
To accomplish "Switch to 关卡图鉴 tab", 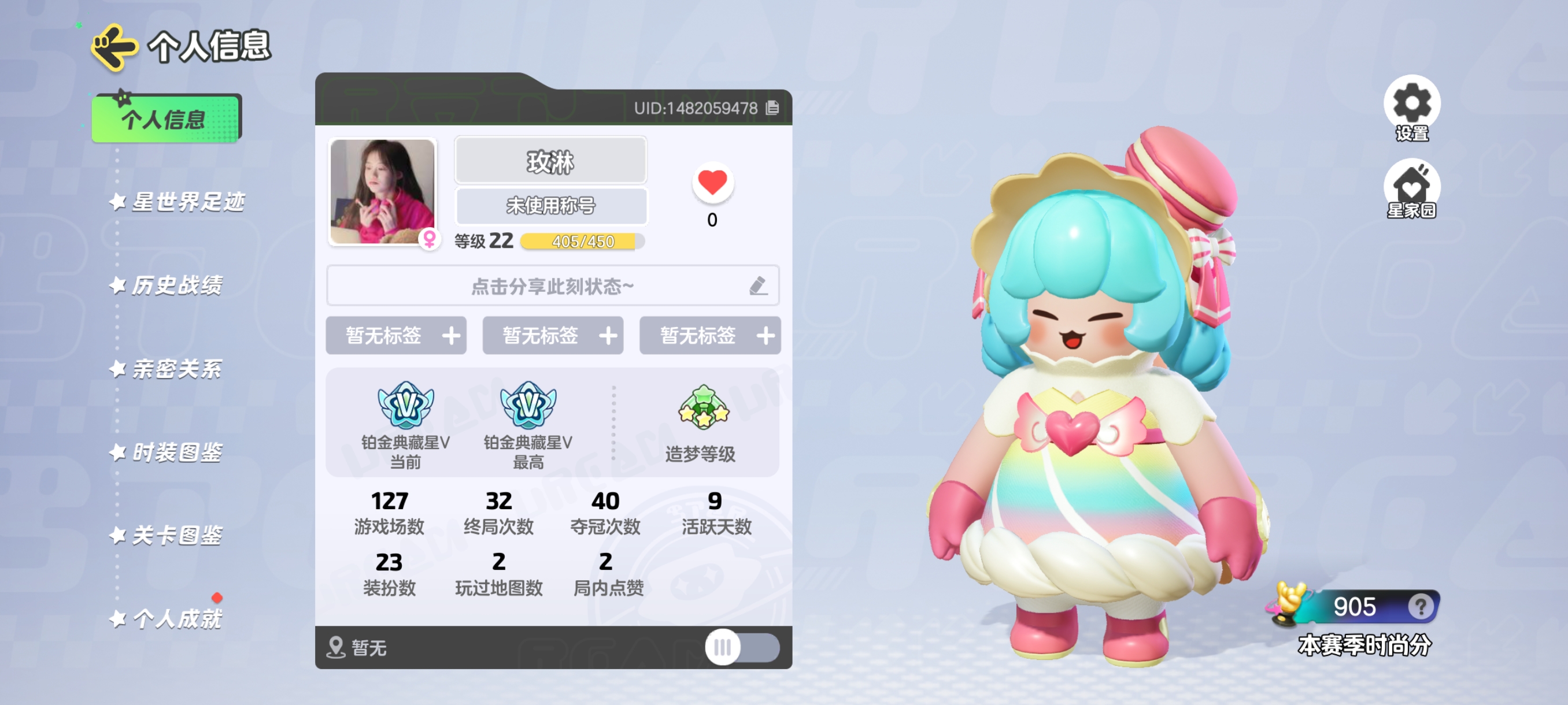I will tap(176, 535).
